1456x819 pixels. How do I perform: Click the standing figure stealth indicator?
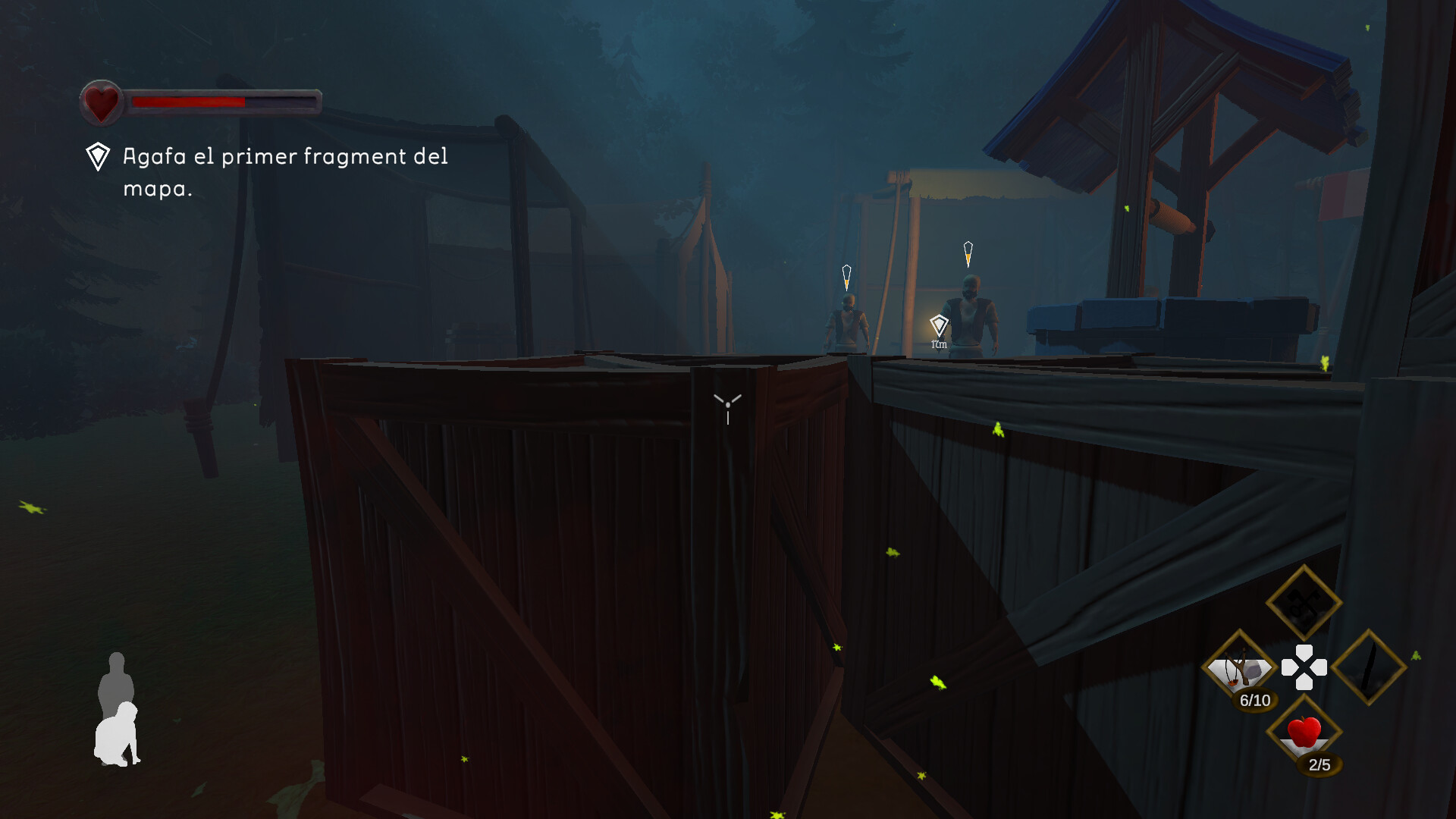[117, 679]
